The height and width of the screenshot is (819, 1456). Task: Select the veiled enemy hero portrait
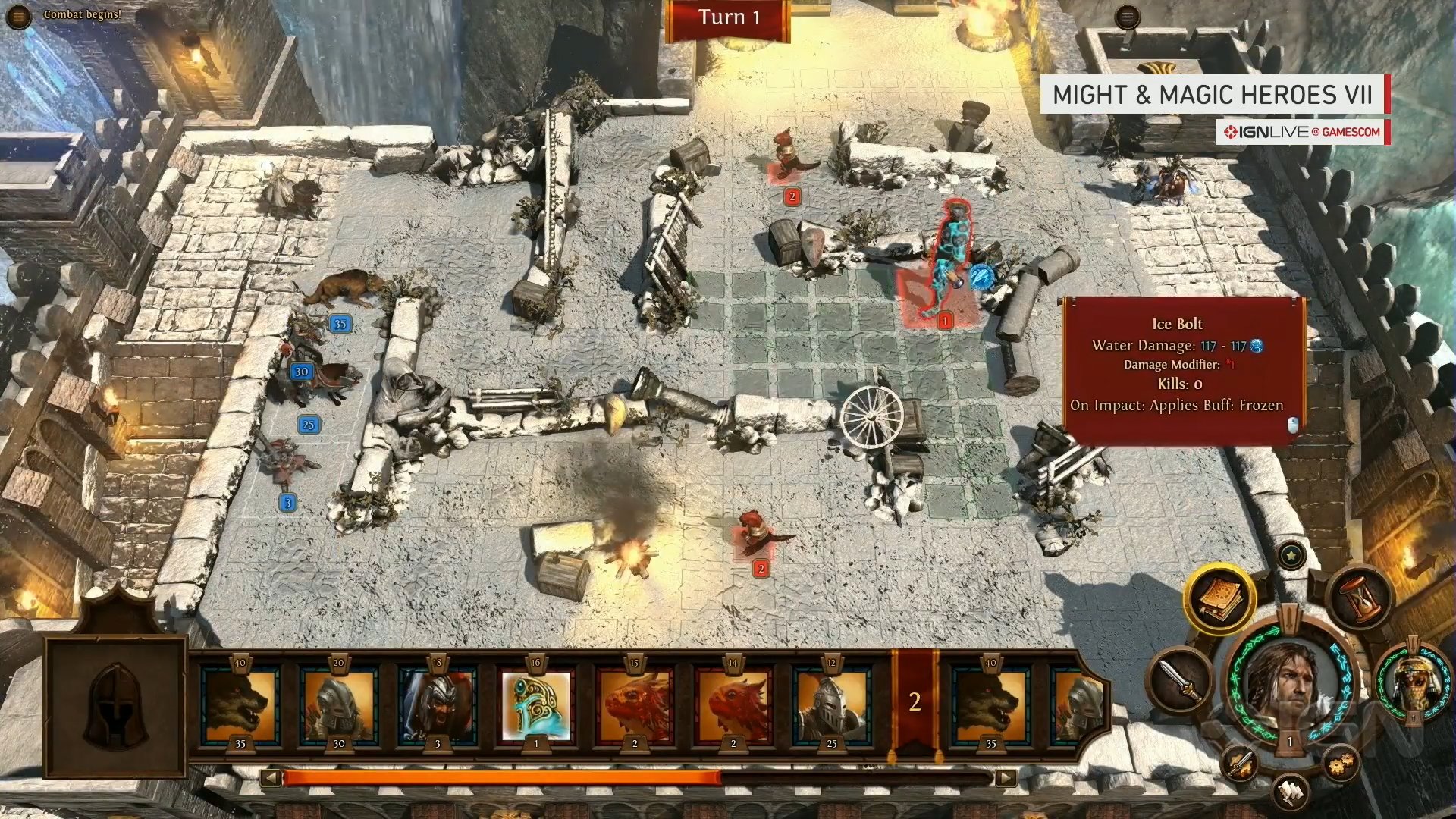[x=1412, y=680]
